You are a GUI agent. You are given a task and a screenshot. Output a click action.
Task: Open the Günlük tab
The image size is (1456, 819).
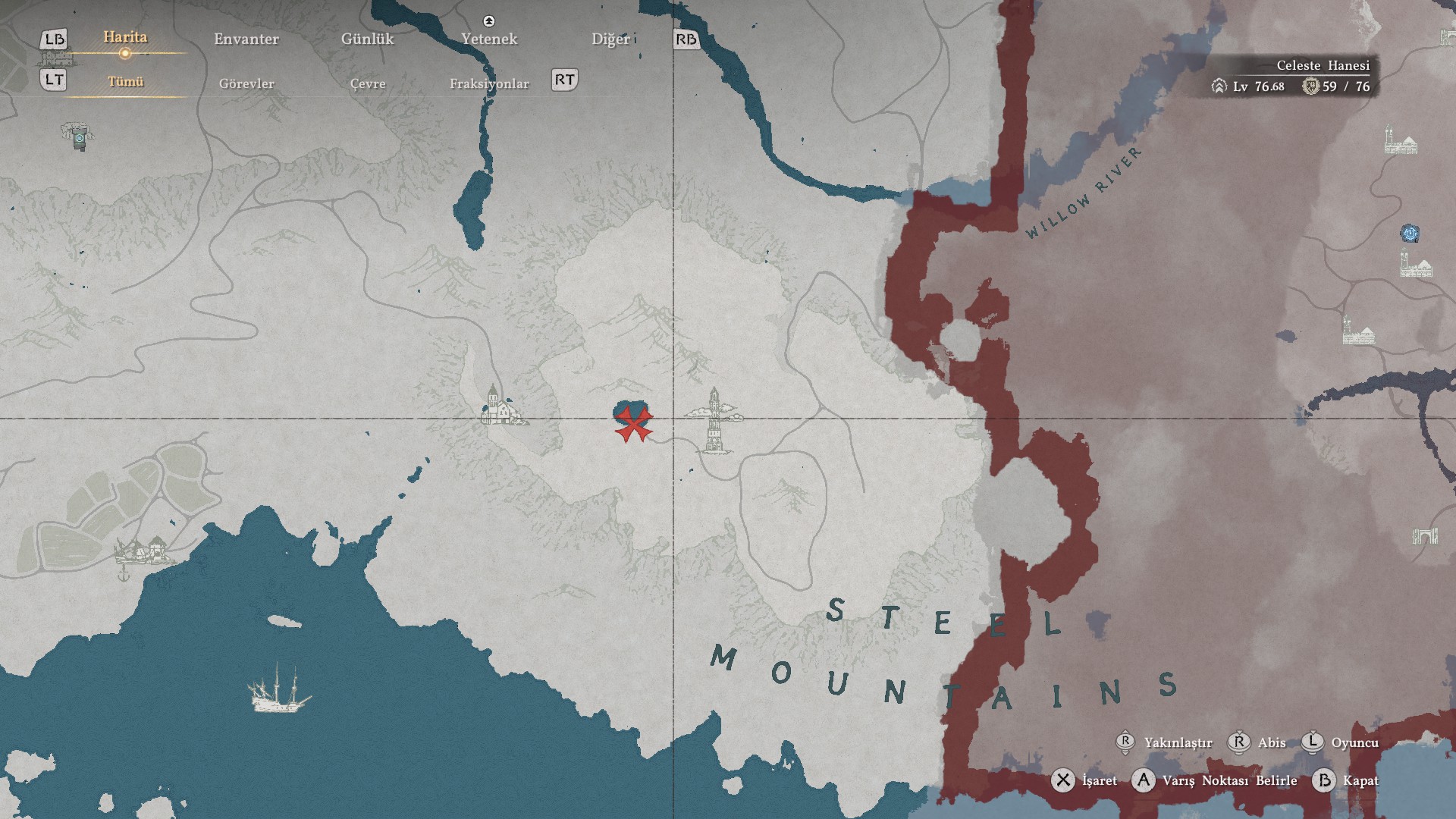tap(367, 39)
